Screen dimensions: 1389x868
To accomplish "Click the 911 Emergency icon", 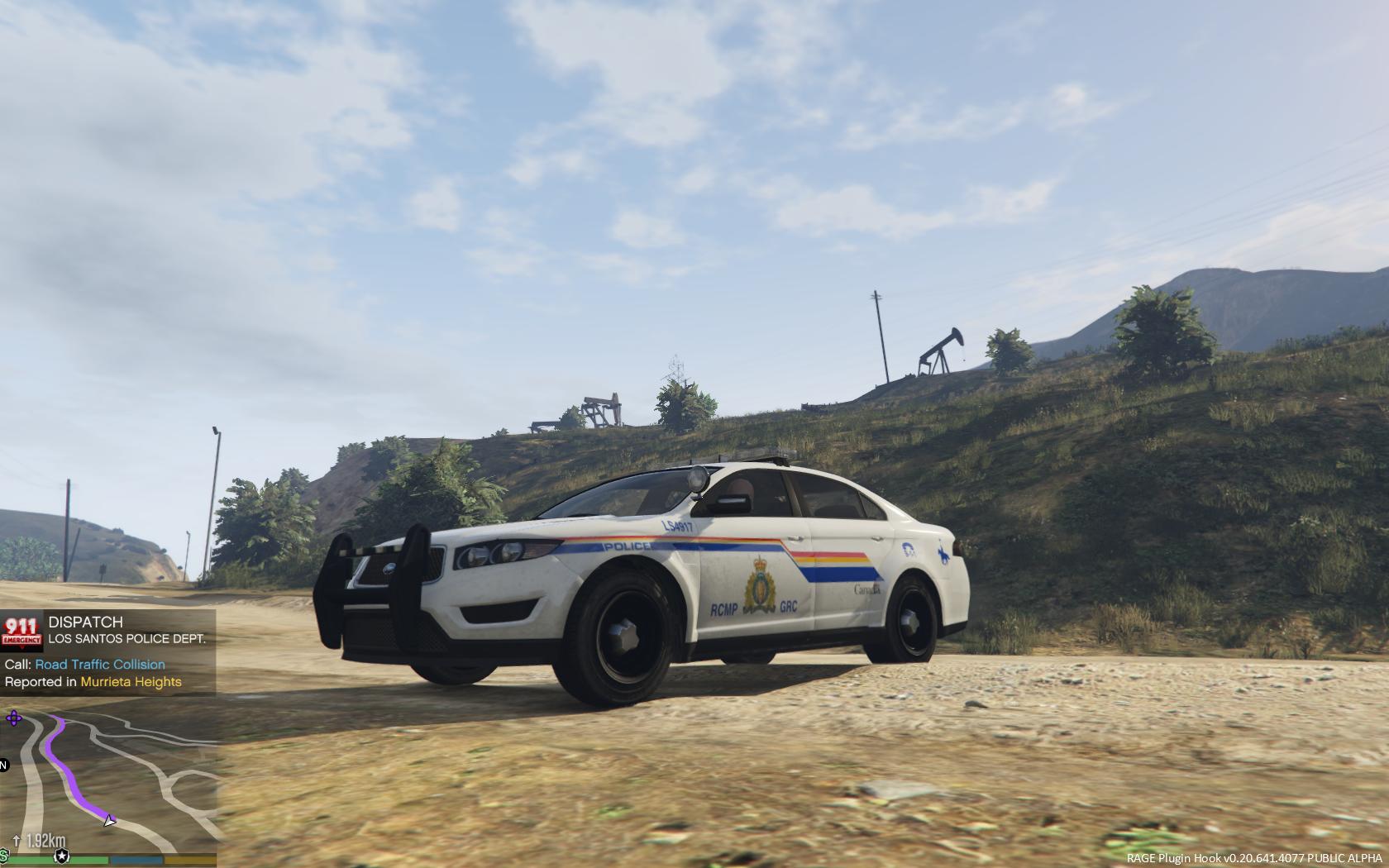I will click(21, 632).
